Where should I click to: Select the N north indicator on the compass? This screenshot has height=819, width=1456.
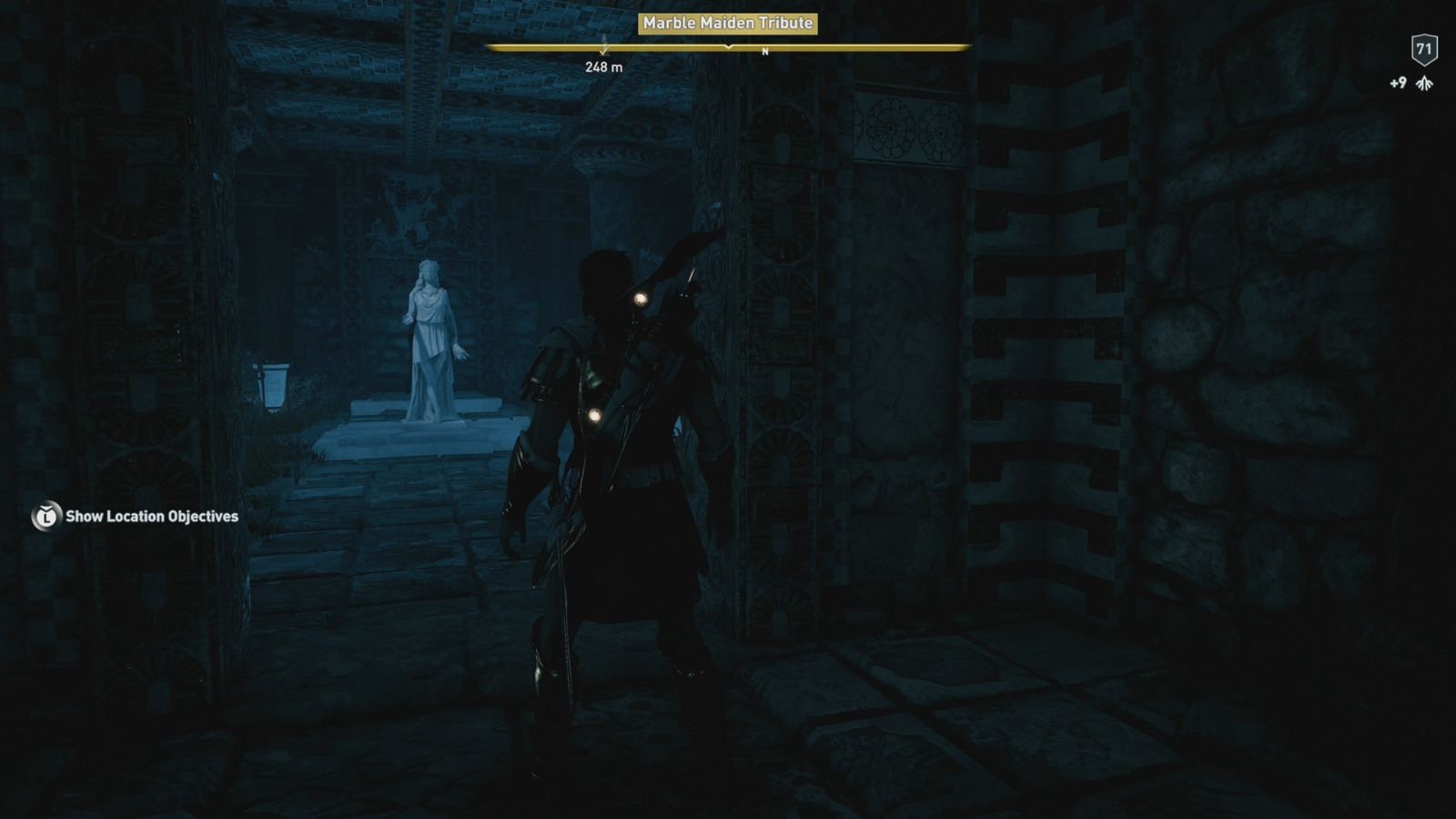coord(764,52)
